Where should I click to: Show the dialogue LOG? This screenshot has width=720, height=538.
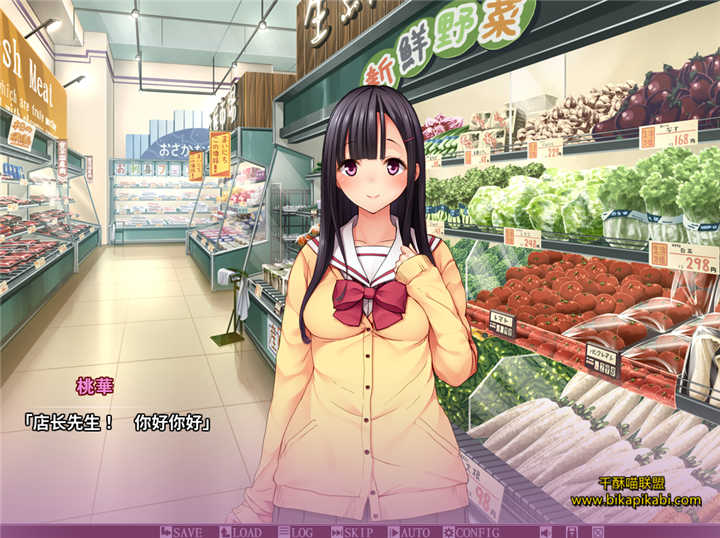[x=295, y=531]
